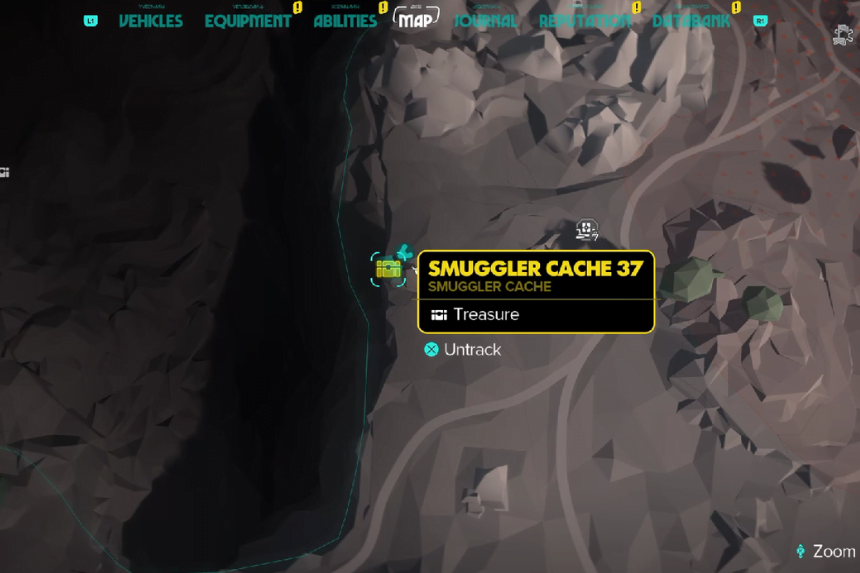
Task: Open the Vehicles tab
Action: [151, 21]
